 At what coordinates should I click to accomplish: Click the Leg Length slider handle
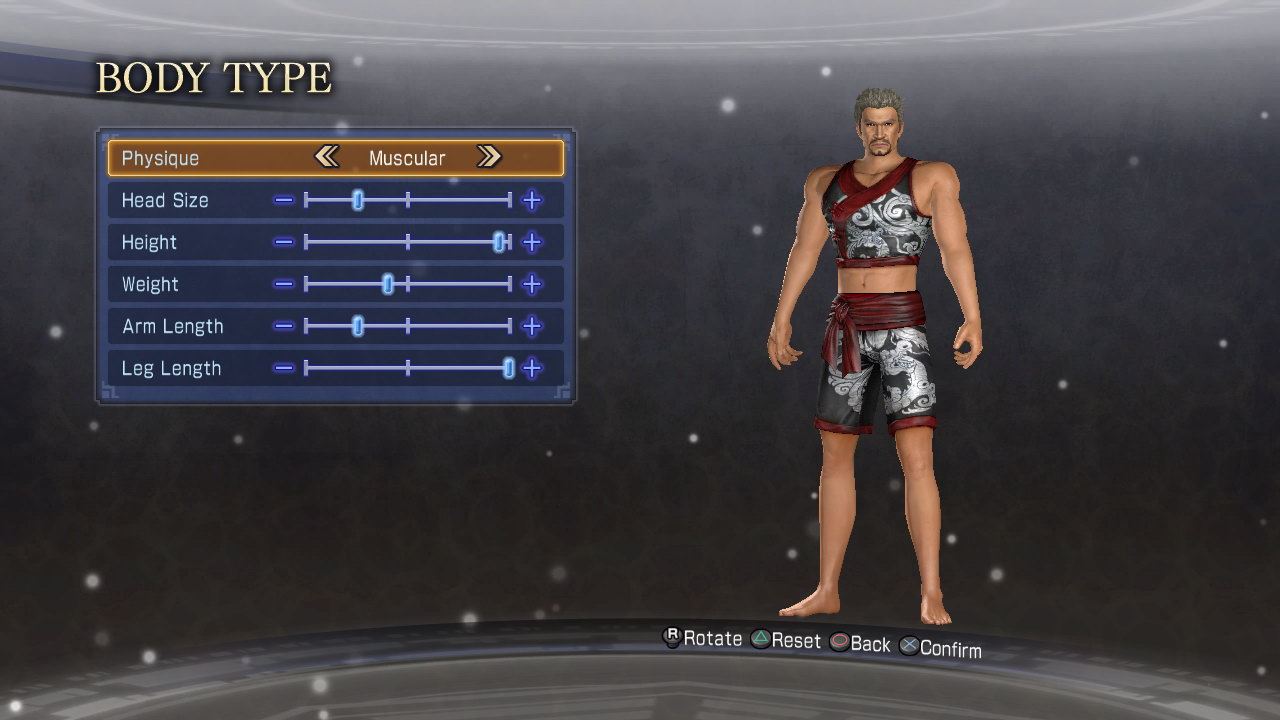pos(508,368)
